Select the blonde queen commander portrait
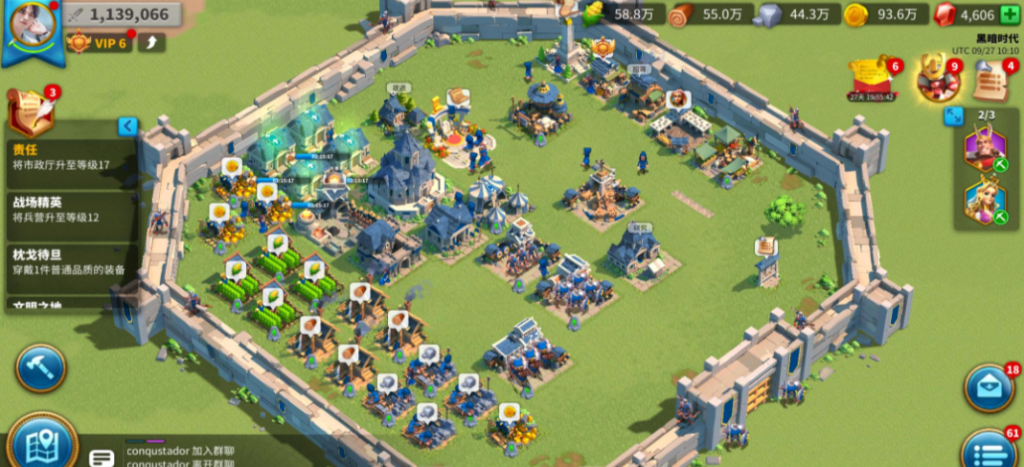 click(984, 202)
